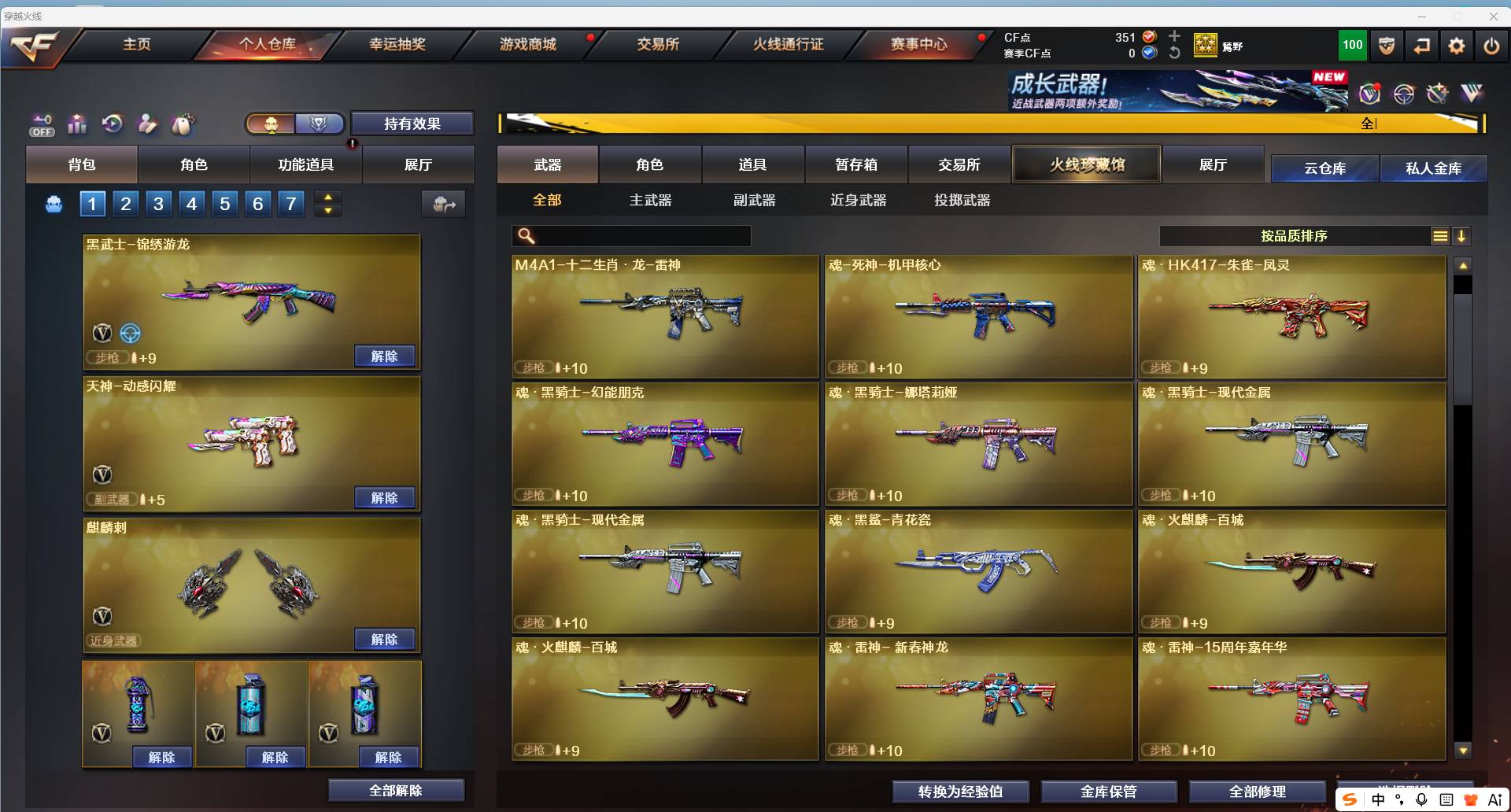The image size is (1511, 812).
Task: Select backpack slot number 4
Action: coord(190,204)
